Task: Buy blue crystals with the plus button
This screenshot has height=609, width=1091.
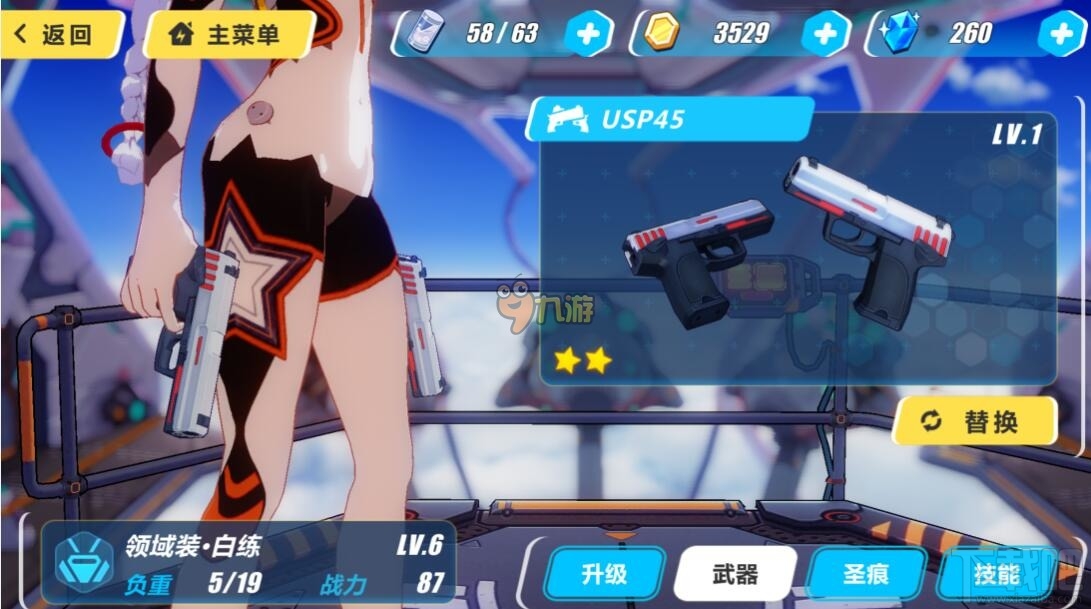Action: click(x=1062, y=35)
